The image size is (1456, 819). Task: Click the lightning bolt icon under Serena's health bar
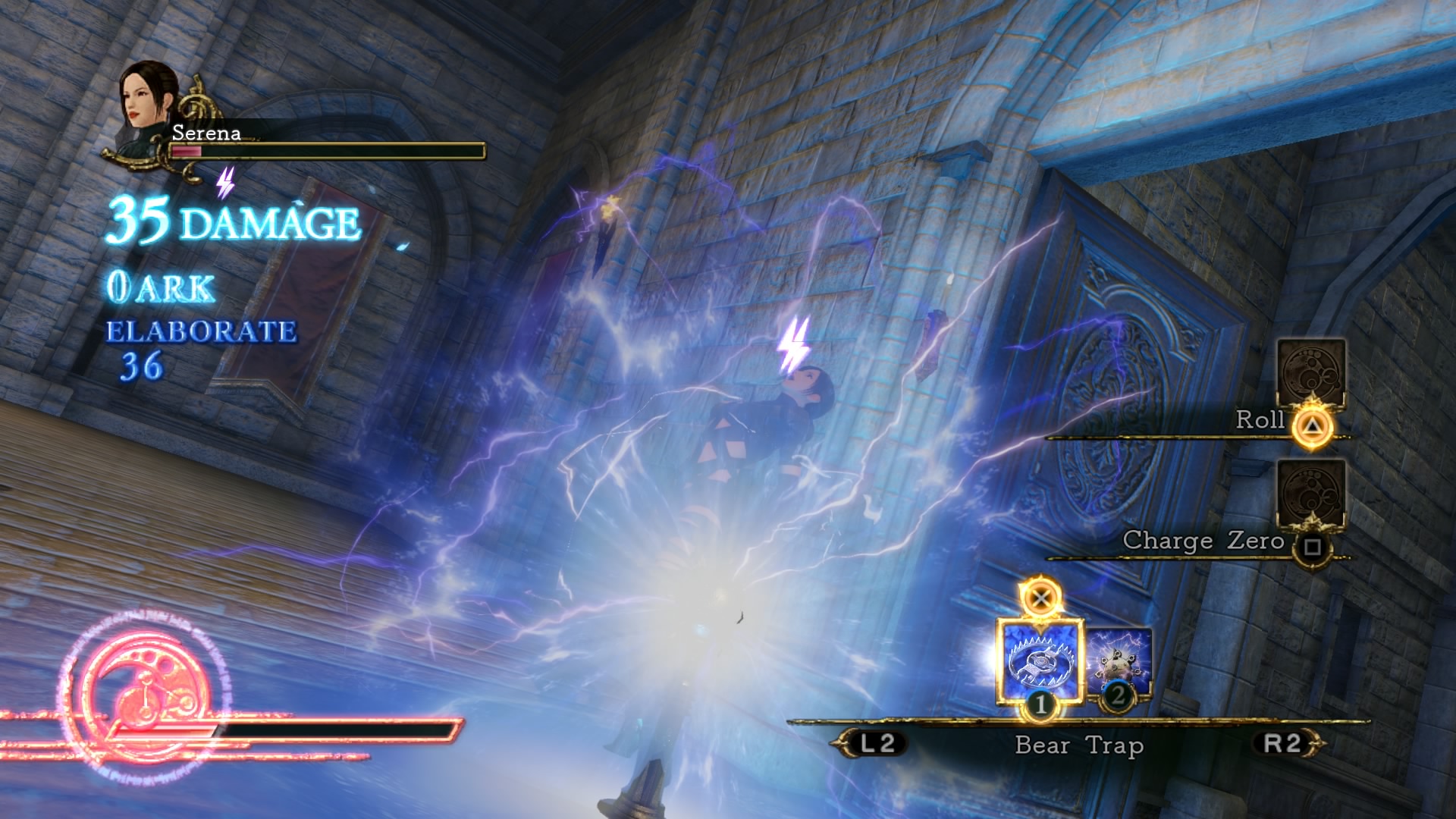(x=224, y=180)
